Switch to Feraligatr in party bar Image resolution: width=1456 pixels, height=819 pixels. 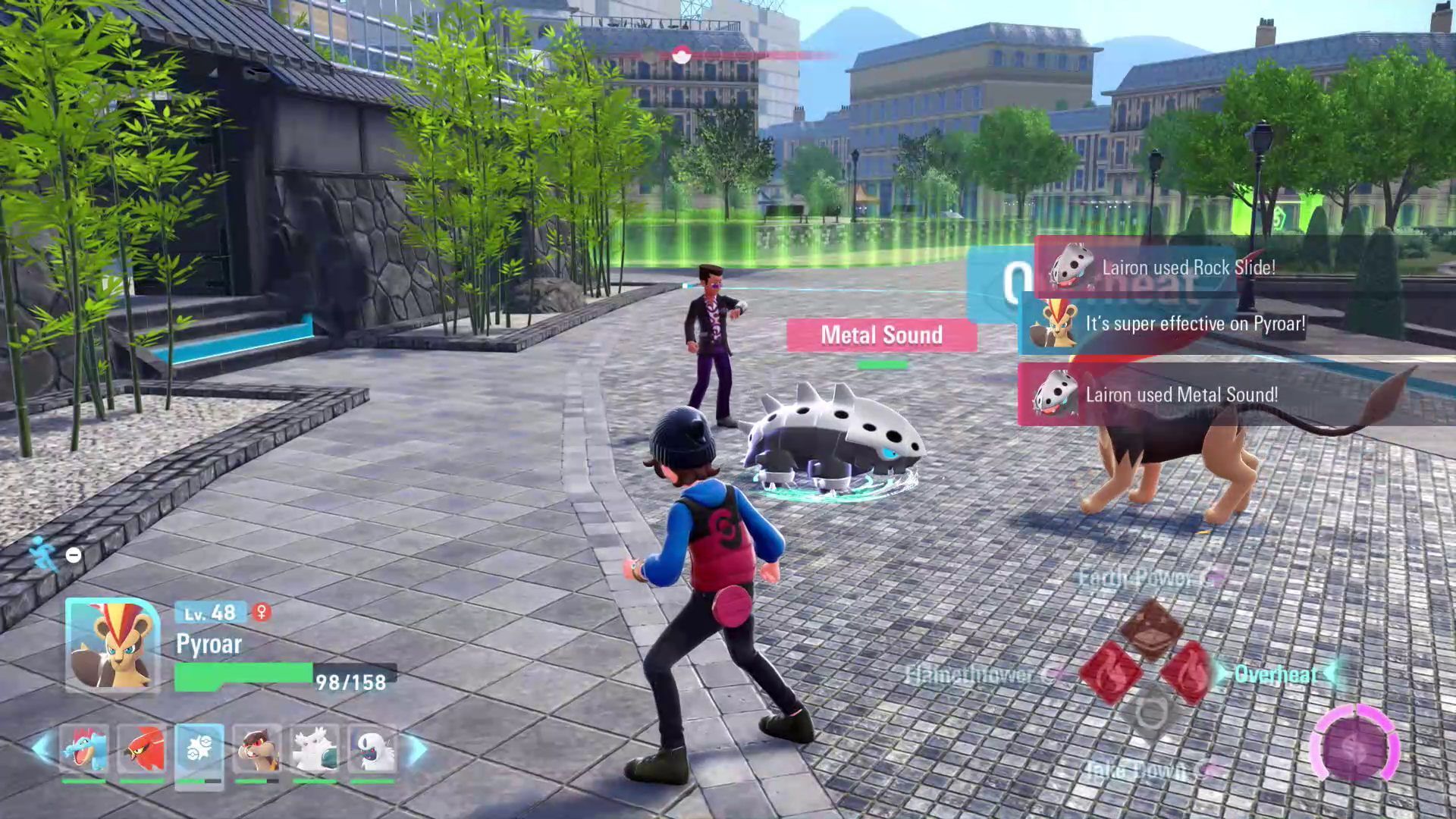[x=84, y=749]
